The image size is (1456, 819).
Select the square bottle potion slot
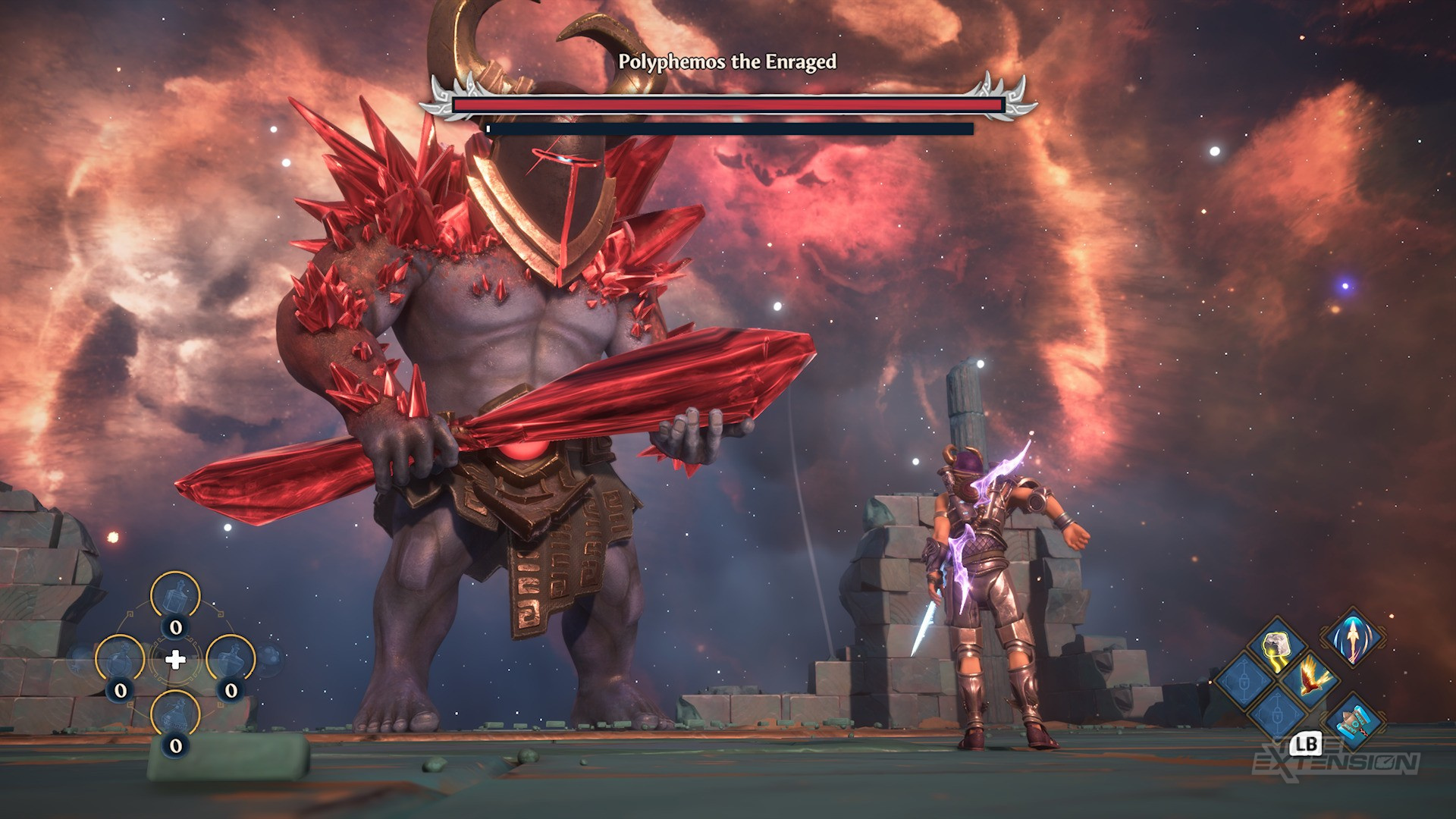pyautogui.click(x=175, y=596)
